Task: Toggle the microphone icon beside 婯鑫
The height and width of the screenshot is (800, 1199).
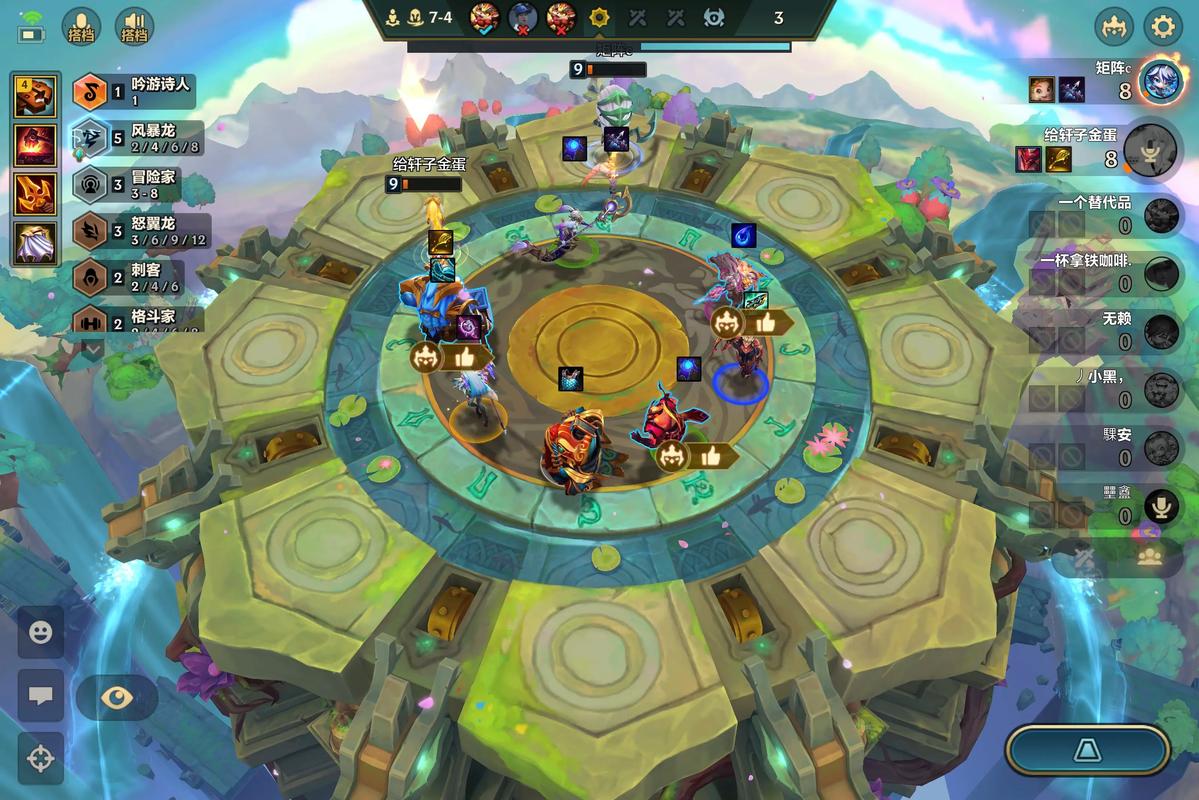Action: pos(1161,506)
